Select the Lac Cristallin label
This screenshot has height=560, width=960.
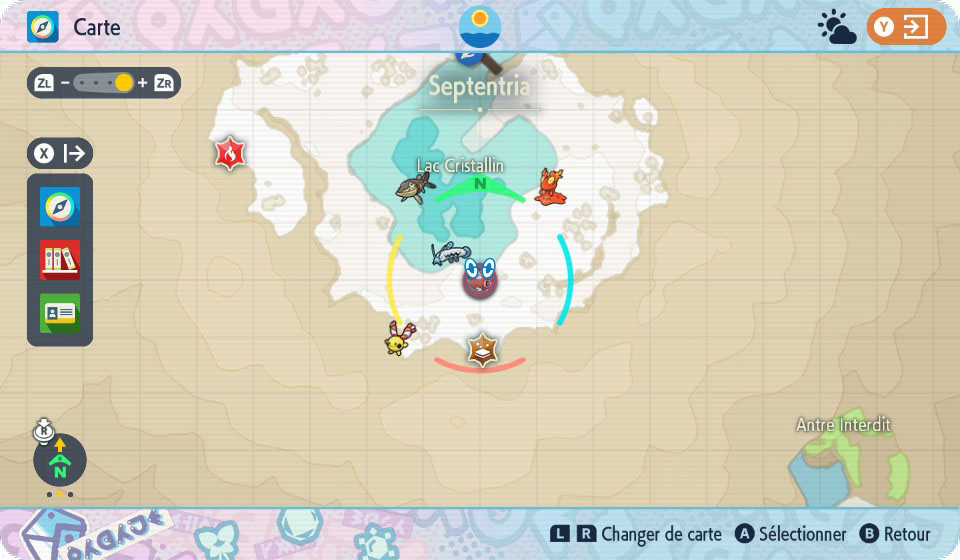(x=461, y=165)
